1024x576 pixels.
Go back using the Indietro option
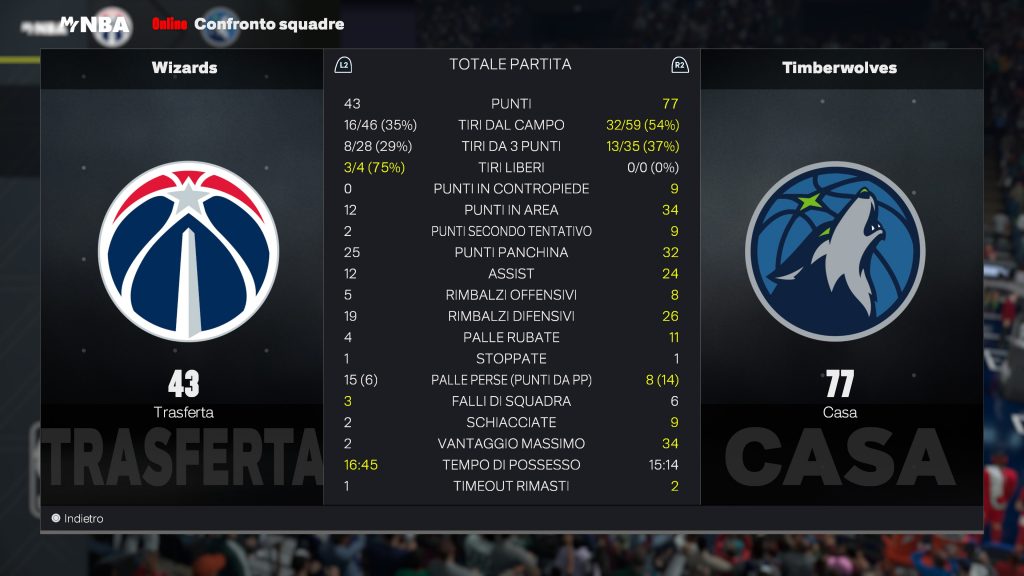point(78,519)
